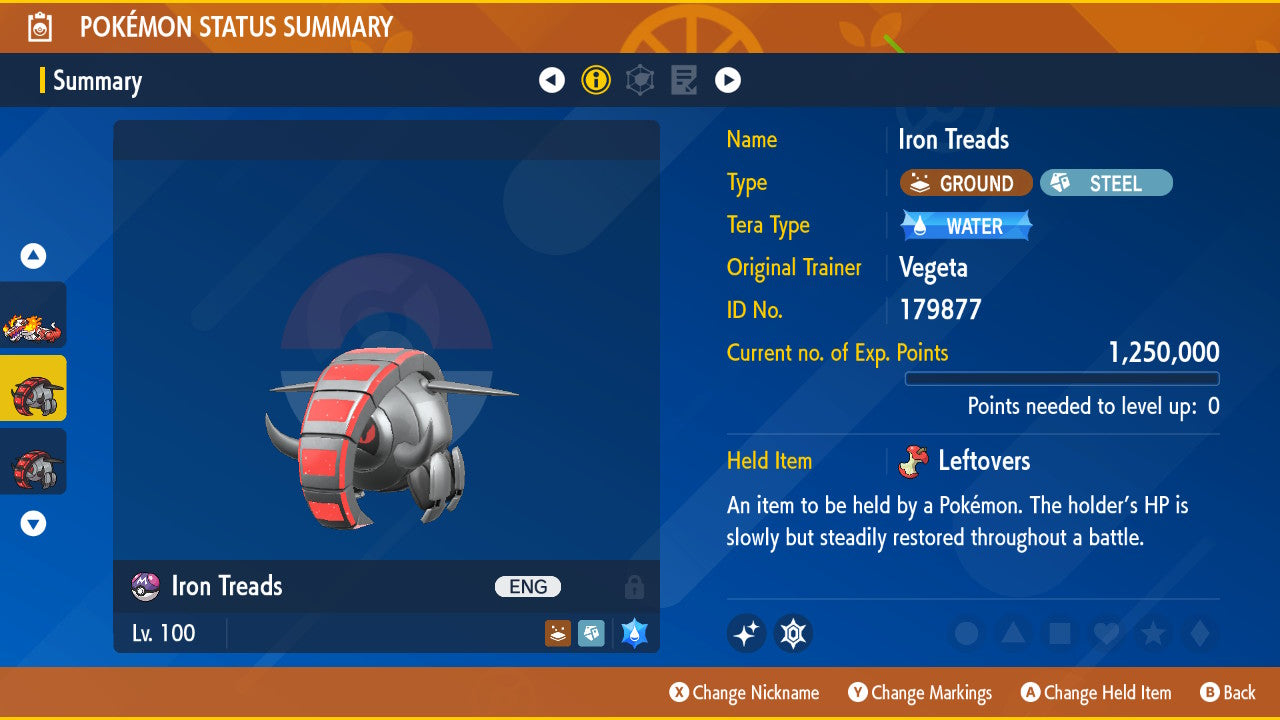Go to the previous summary page arrow
This screenshot has height=720, width=1280.
pos(552,80)
